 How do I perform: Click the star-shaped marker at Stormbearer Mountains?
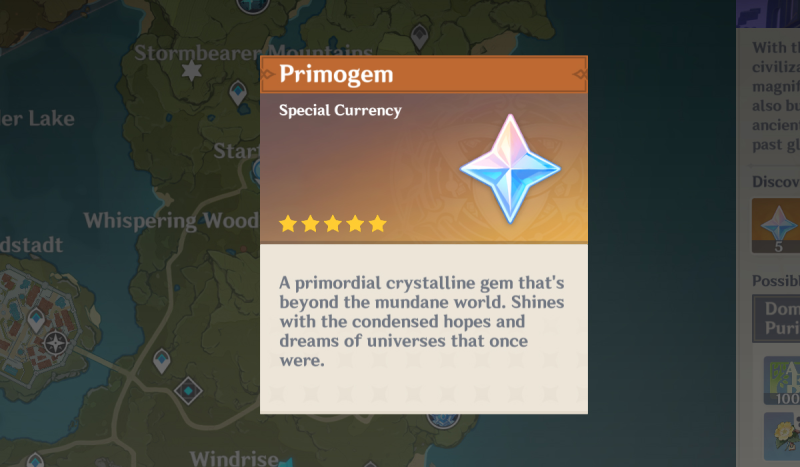coord(192,71)
